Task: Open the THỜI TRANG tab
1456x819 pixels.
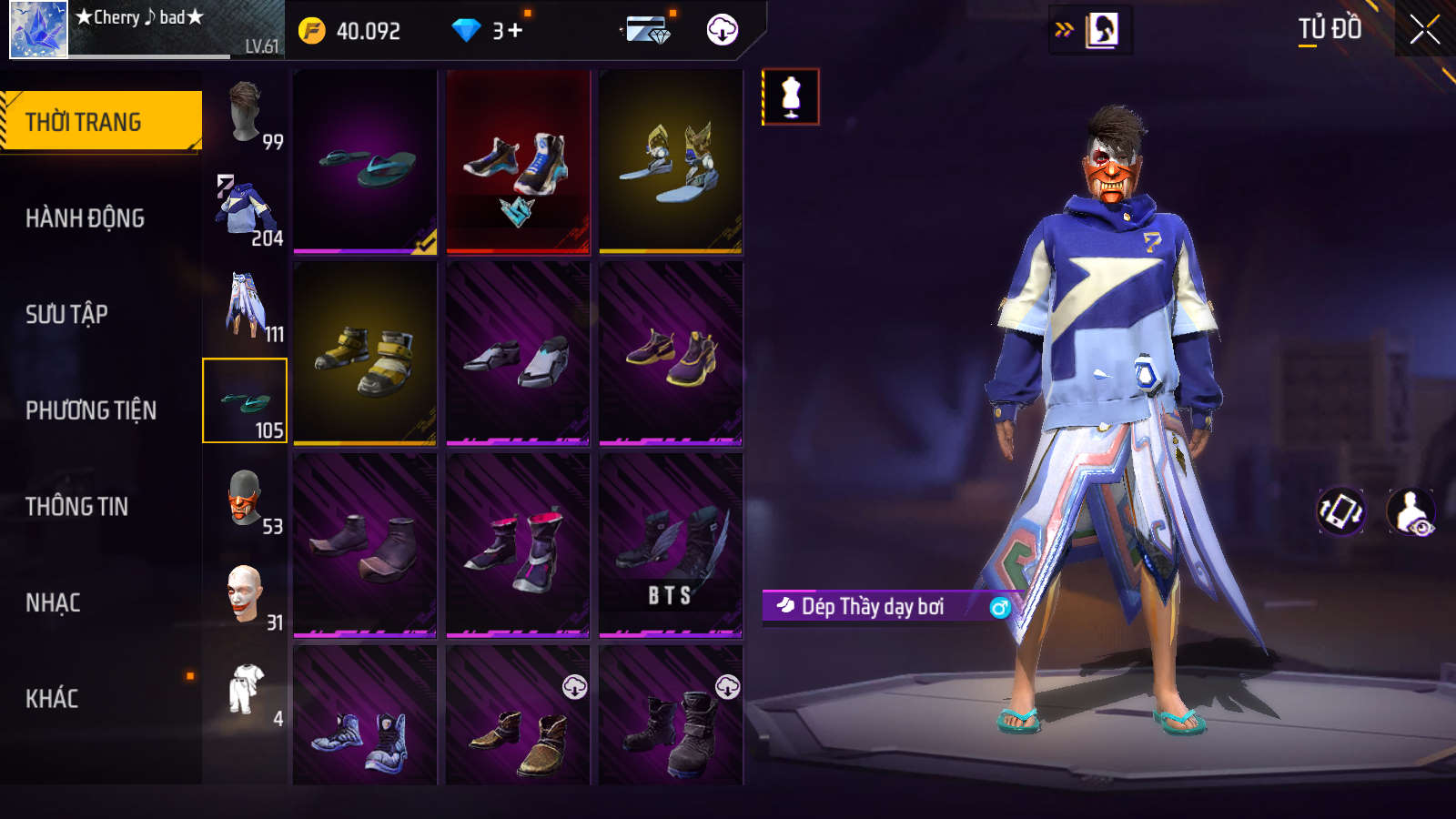Action: (x=100, y=121)
